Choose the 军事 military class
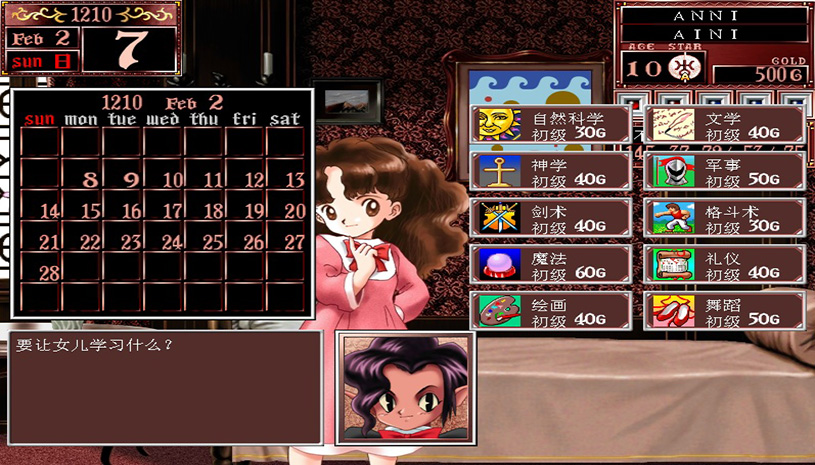Image resolution: width=815 pixels, height=465 pixels. [x=724, y=171]
